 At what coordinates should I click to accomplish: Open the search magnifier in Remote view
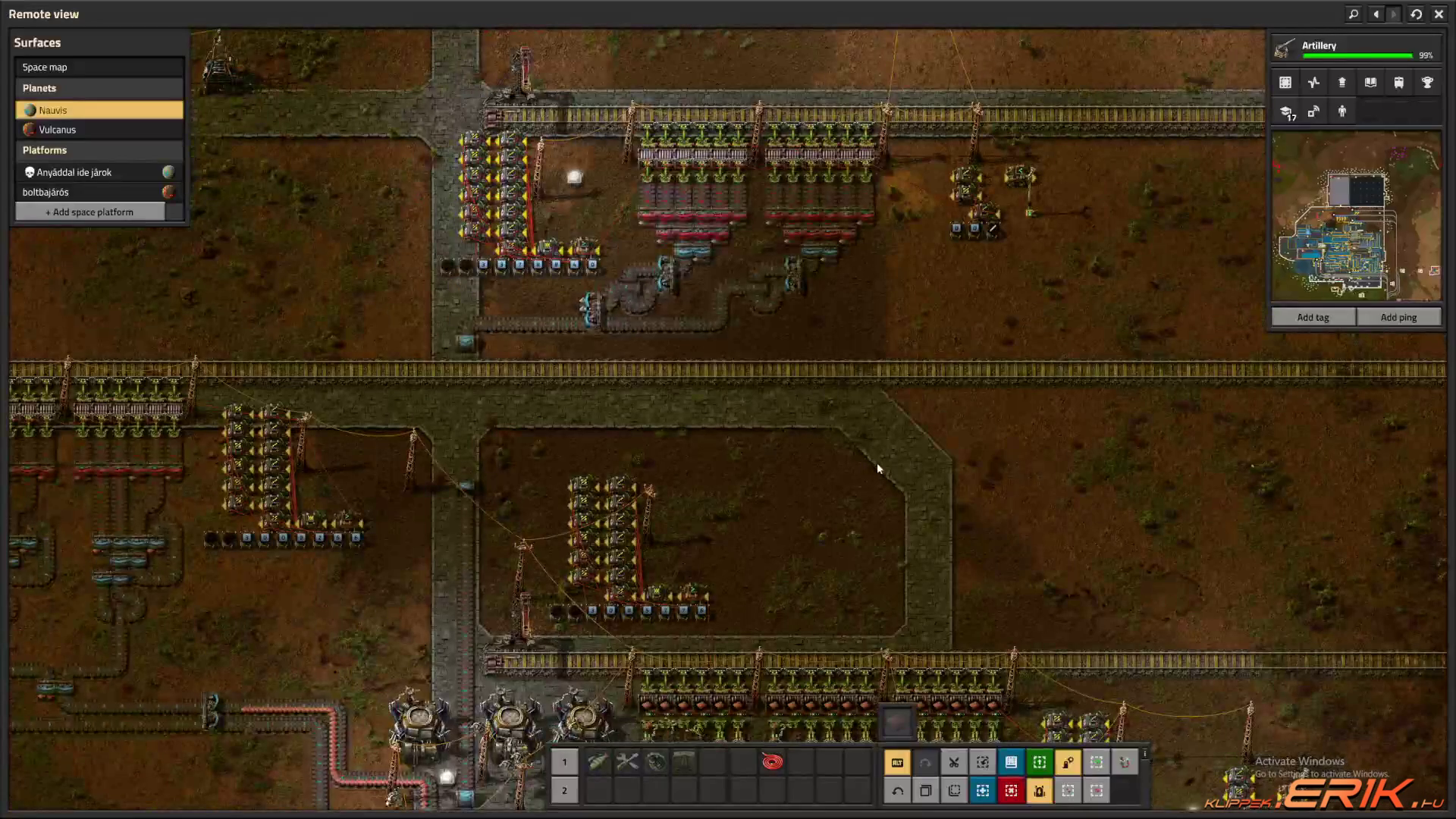click(x=1353, y=14)
